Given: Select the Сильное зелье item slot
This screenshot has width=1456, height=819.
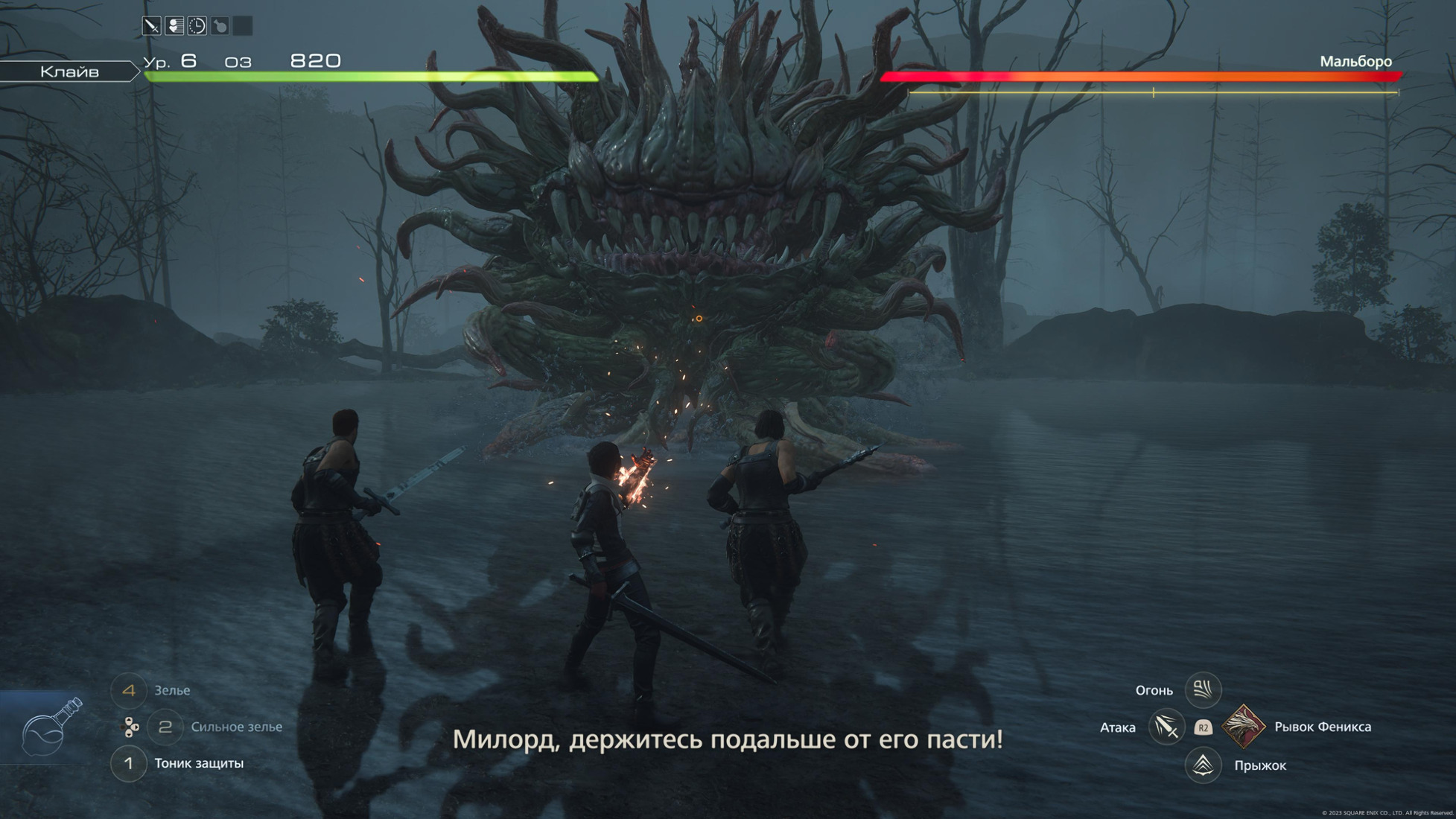Looking at the screenshot, I should (165, 727).
